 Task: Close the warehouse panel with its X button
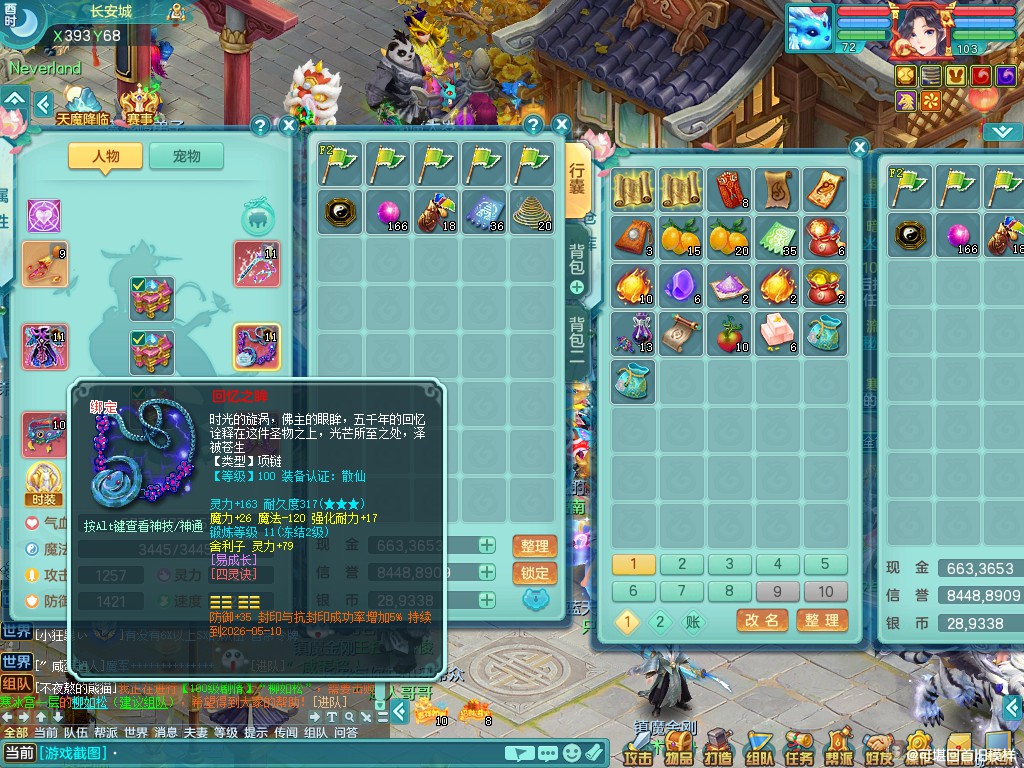pos(859,148)
